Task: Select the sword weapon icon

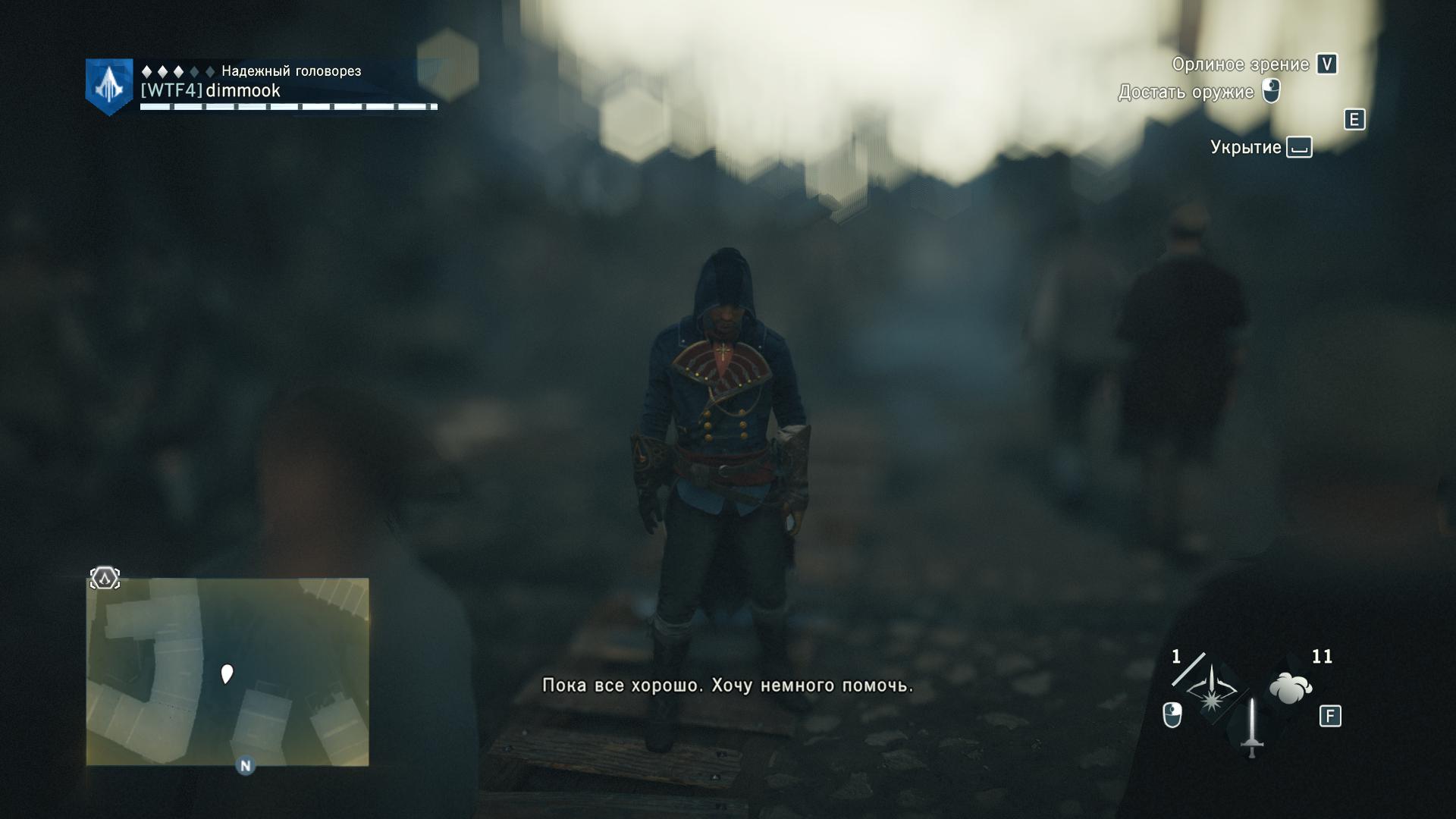Action: tap(1251, 728)
